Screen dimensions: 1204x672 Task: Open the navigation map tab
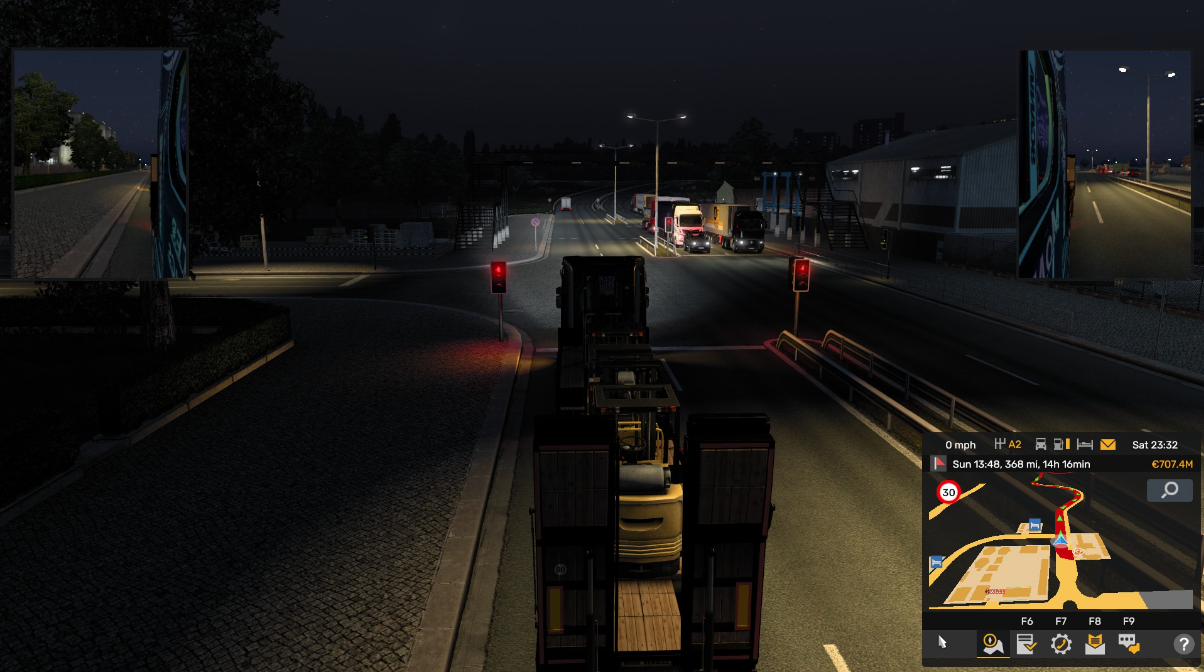pyautogui.click(x=992, y=645)
